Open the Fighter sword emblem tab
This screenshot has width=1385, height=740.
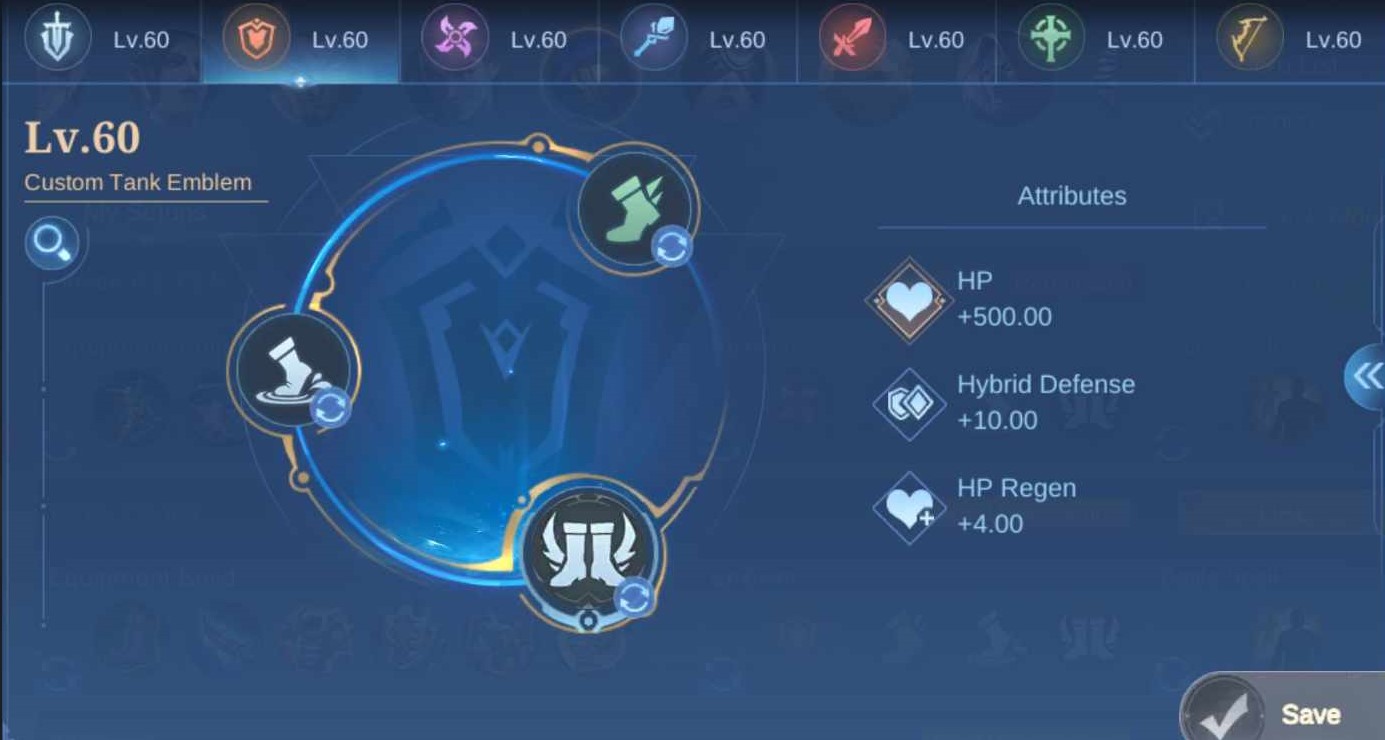852,38
